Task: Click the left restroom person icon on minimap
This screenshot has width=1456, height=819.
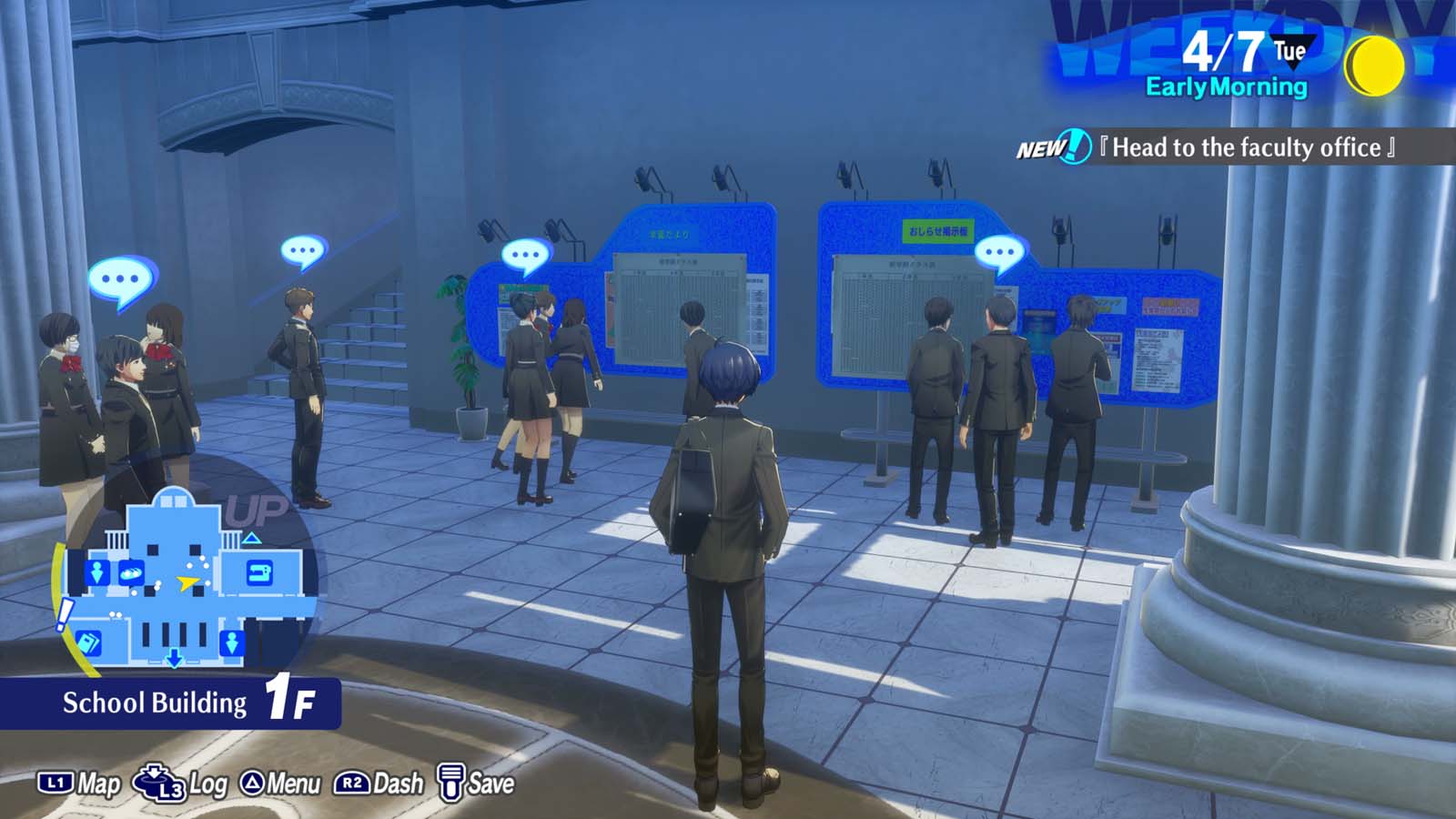Action: 97,572
